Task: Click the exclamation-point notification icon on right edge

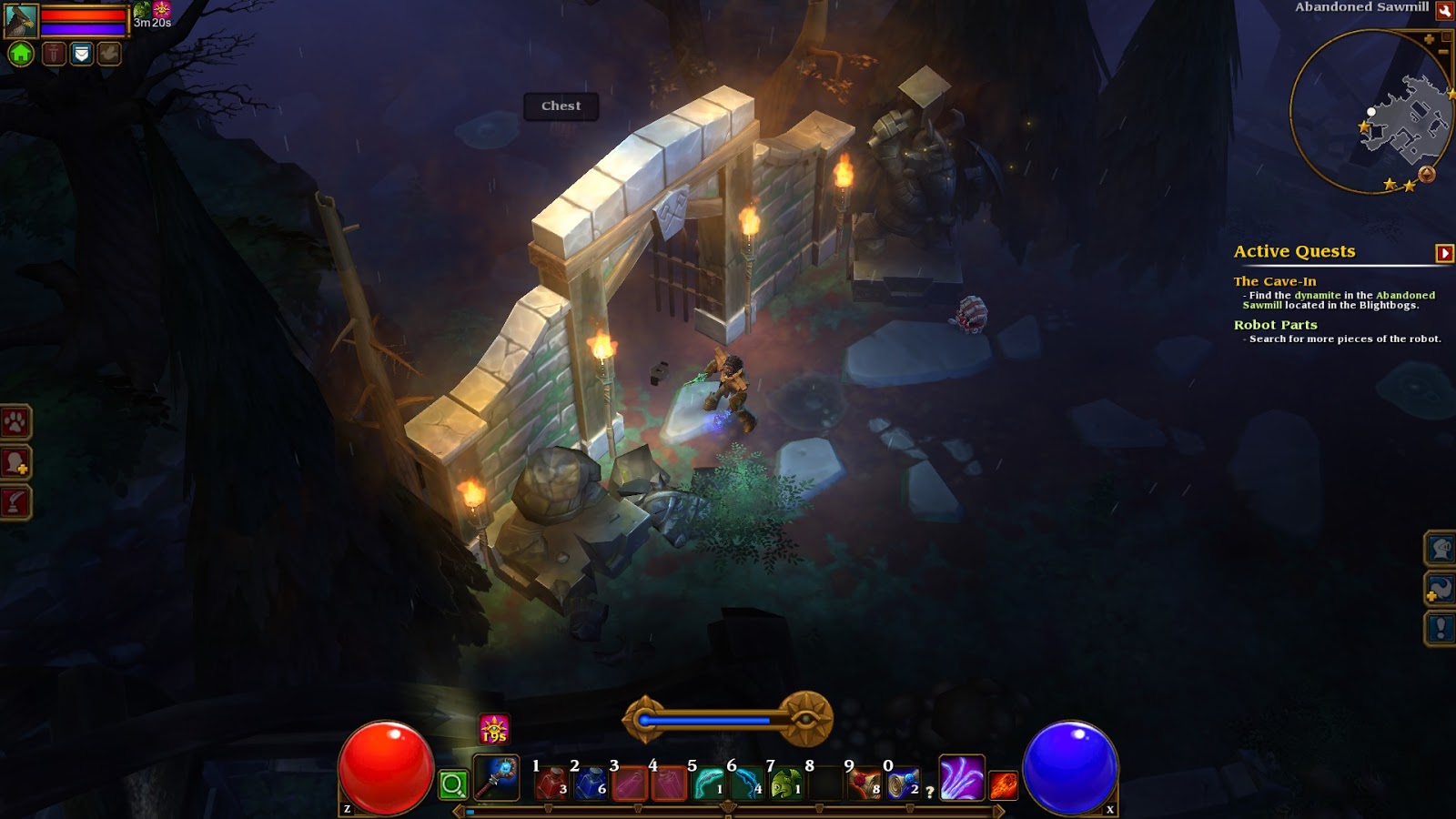Action: [1440, 624]
